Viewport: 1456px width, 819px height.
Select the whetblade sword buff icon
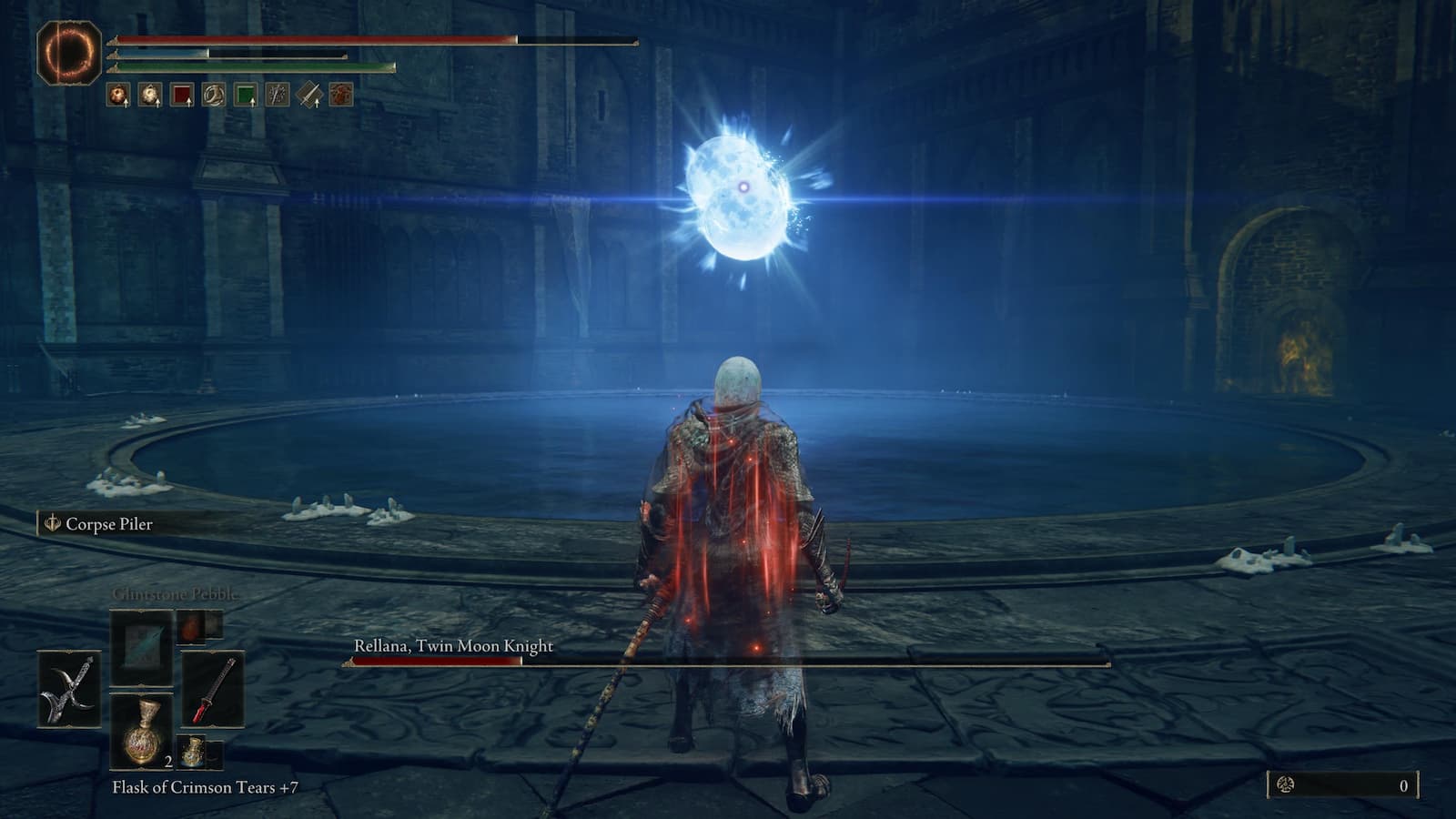[x=308, y=94]
